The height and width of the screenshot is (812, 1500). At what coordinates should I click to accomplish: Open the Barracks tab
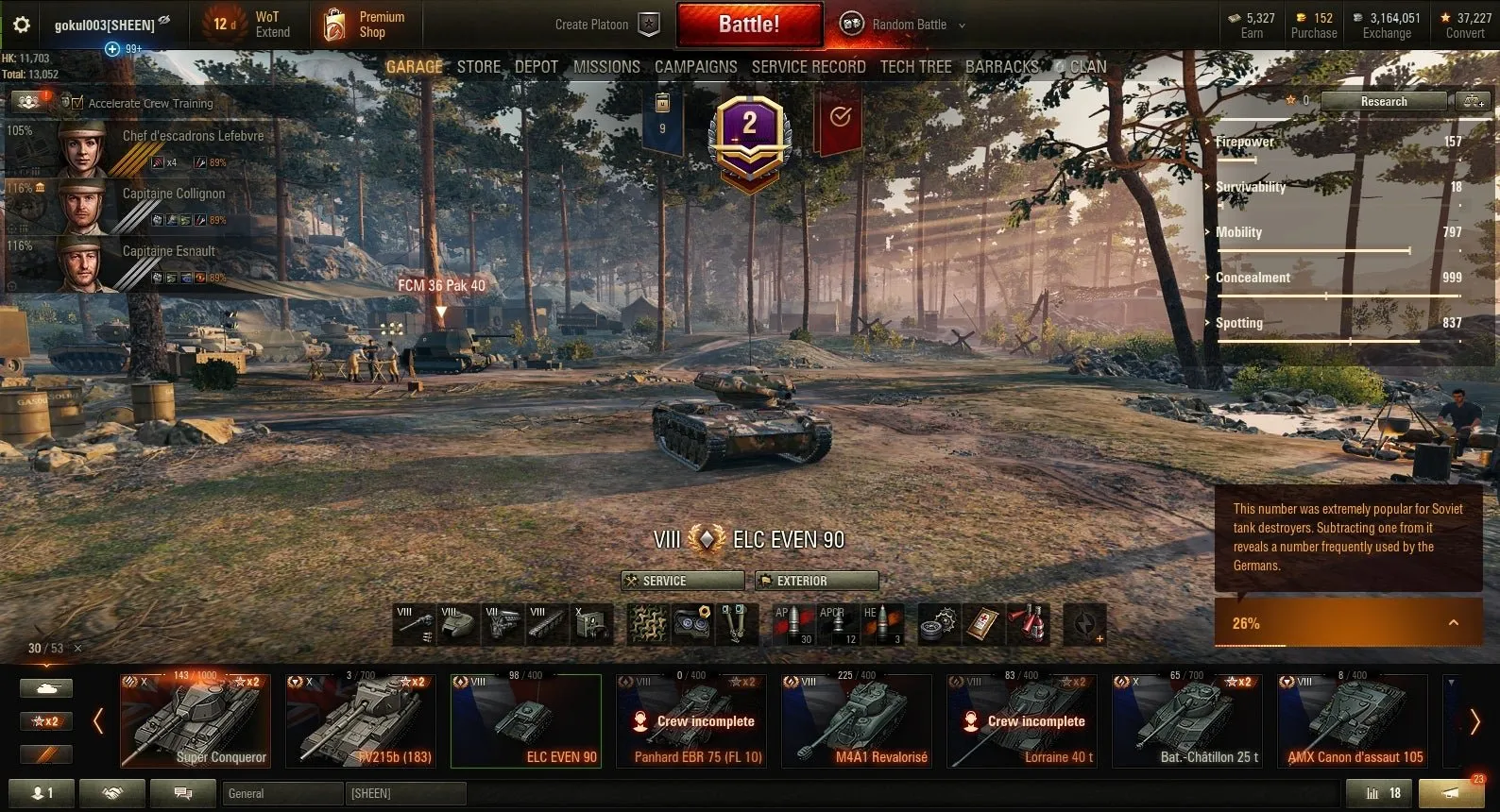(1001, 67)
